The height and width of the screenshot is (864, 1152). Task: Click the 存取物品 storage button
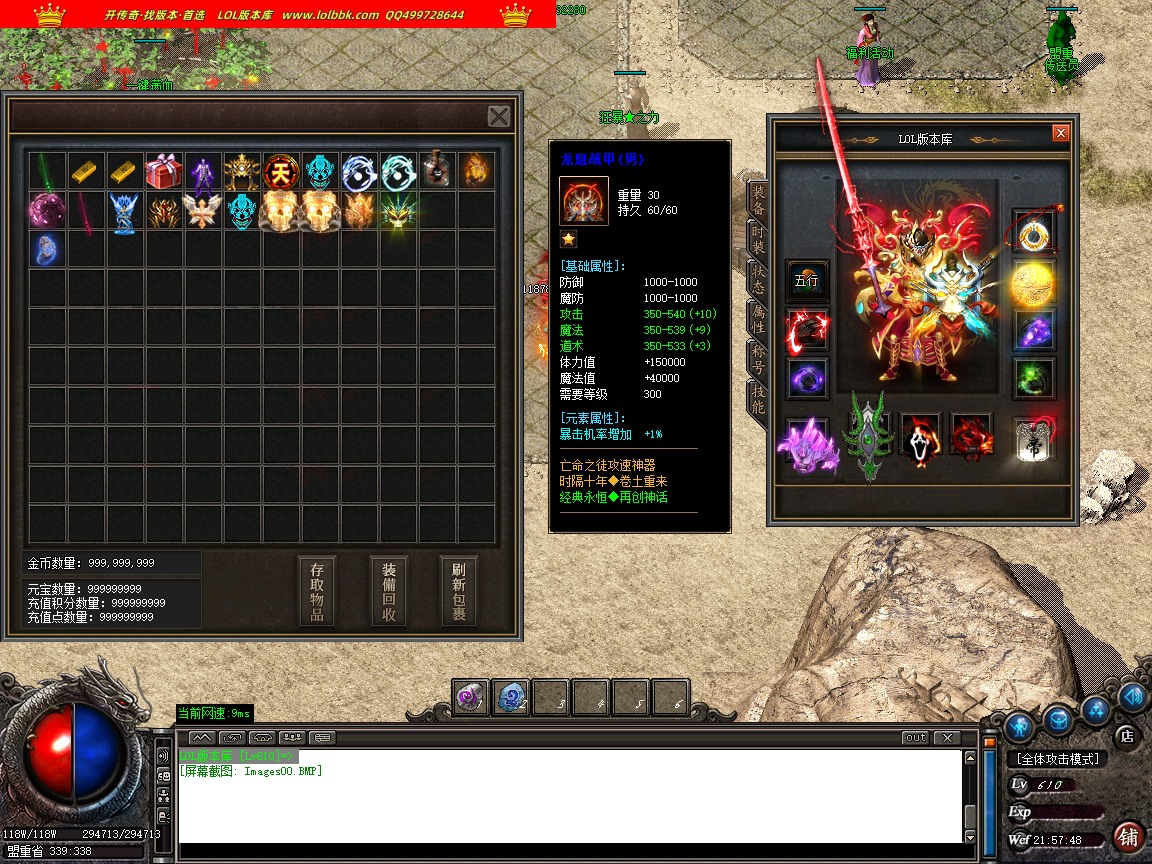coord(317,591)
